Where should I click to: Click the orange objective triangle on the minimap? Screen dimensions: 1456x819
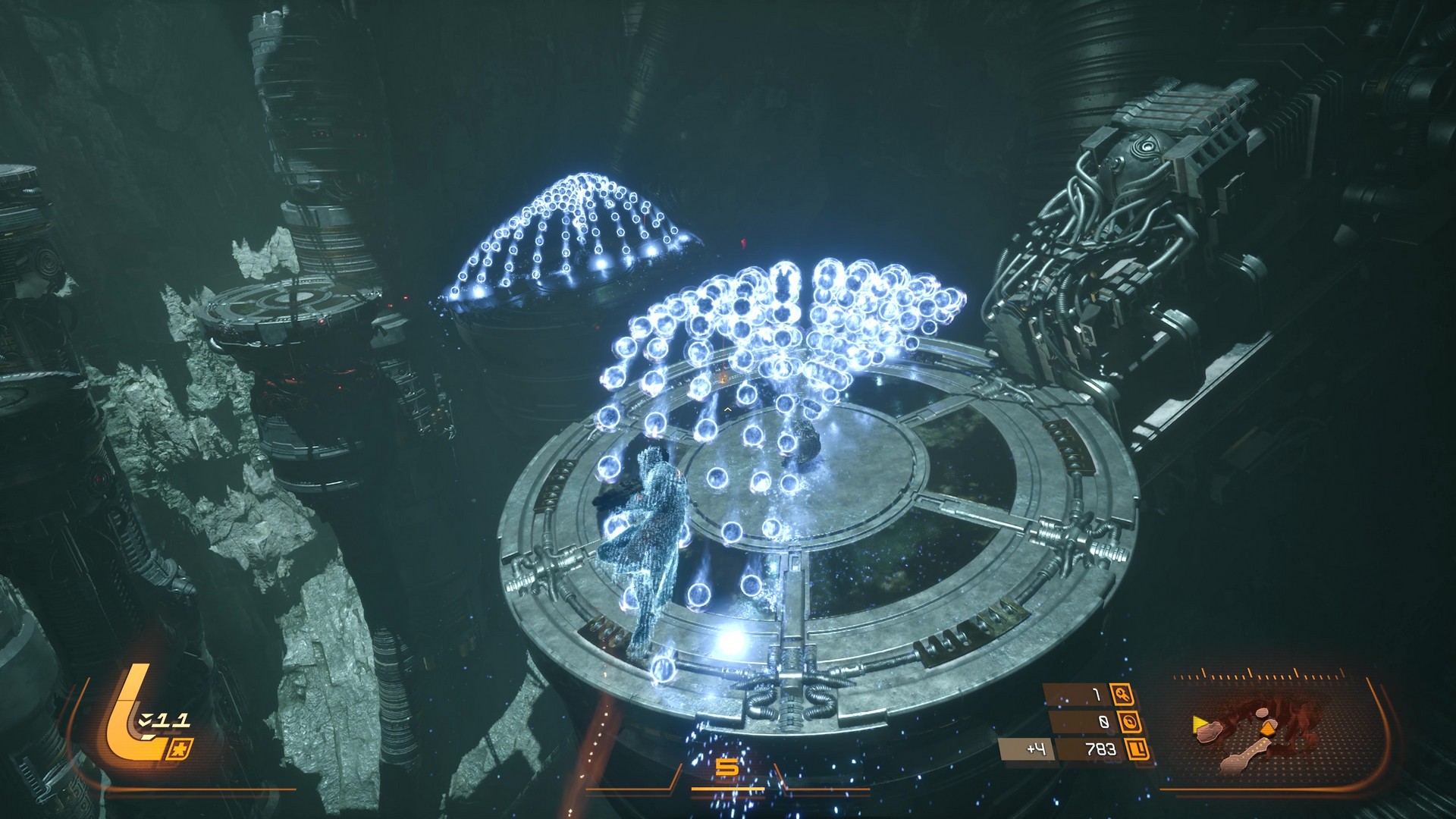1268,728
